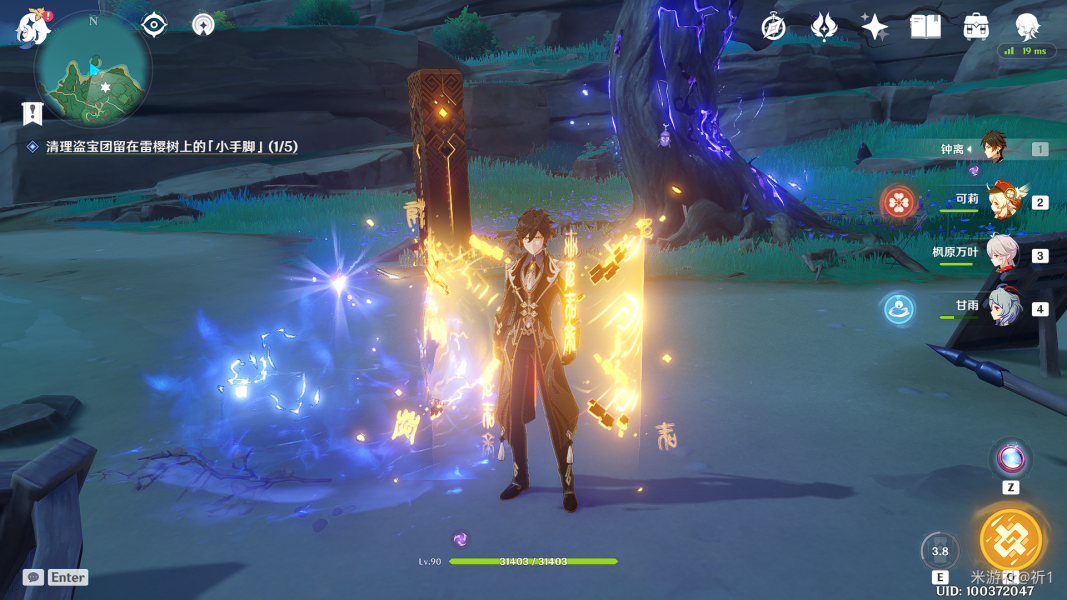Use the glowing orb gadget

1010,460
